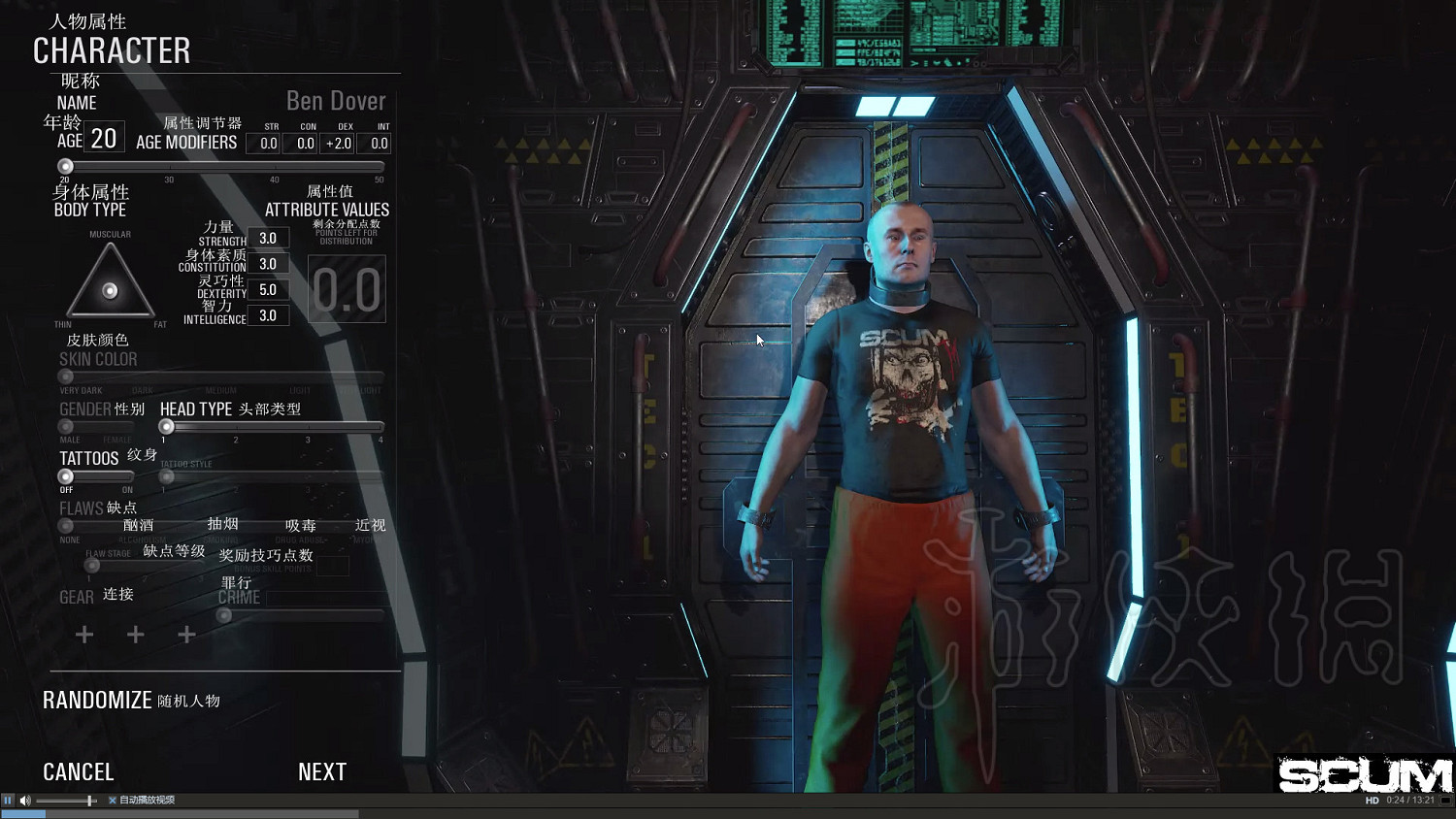
Task: Select the Strength attribute value box
Action: coord(268,239)
